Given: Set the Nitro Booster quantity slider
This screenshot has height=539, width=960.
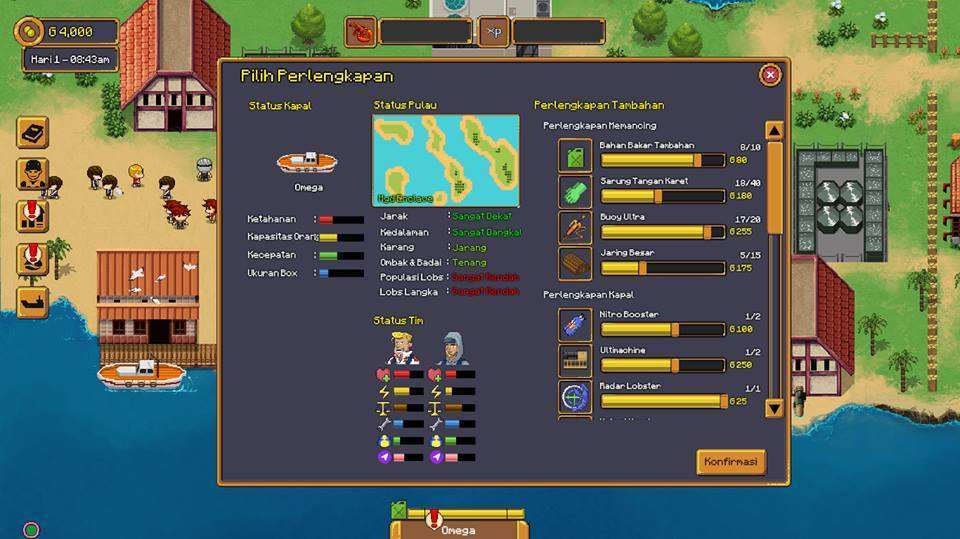Looking at the screenshot, I should [675, 329].
